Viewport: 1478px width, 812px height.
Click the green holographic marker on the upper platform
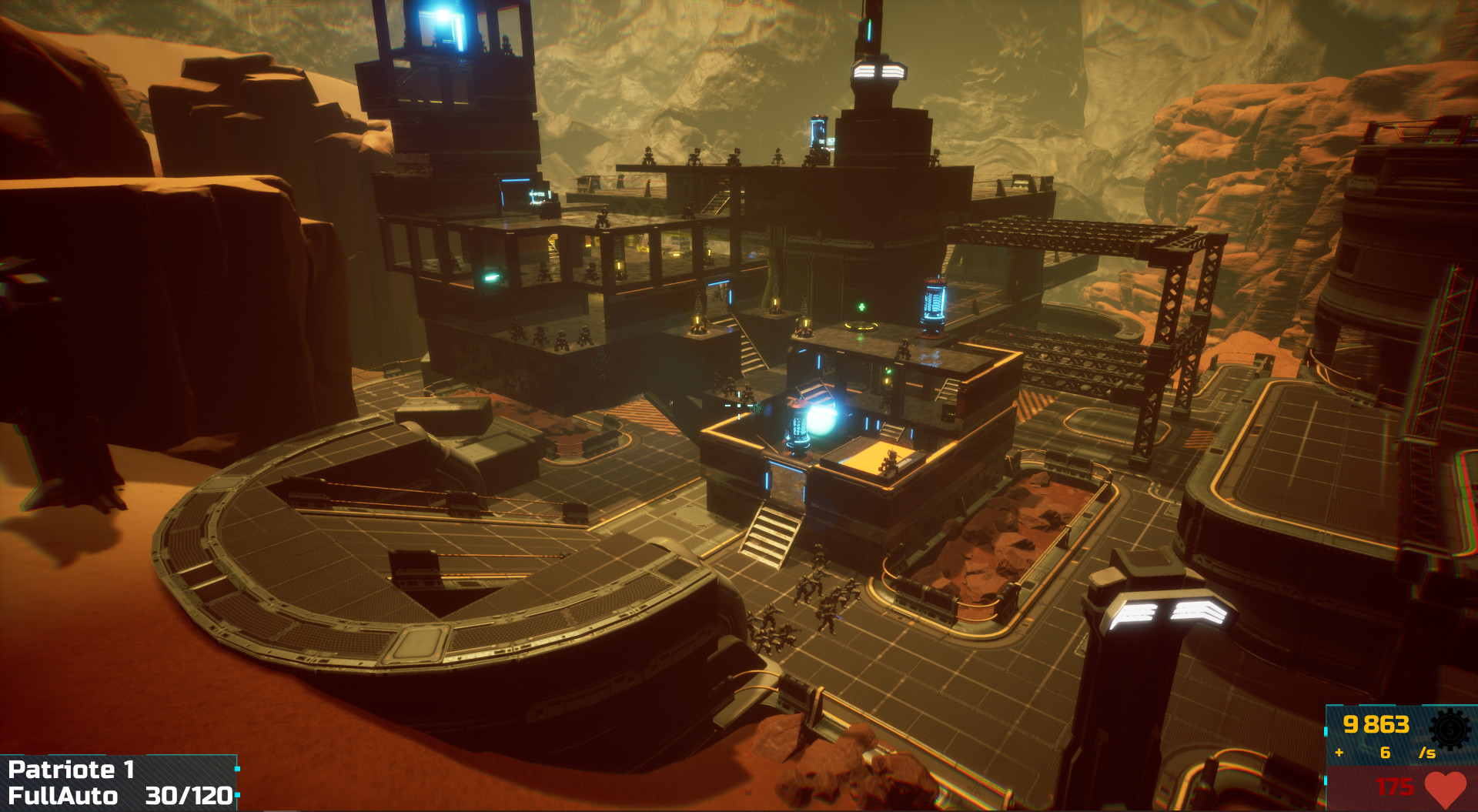coord(862,308)
